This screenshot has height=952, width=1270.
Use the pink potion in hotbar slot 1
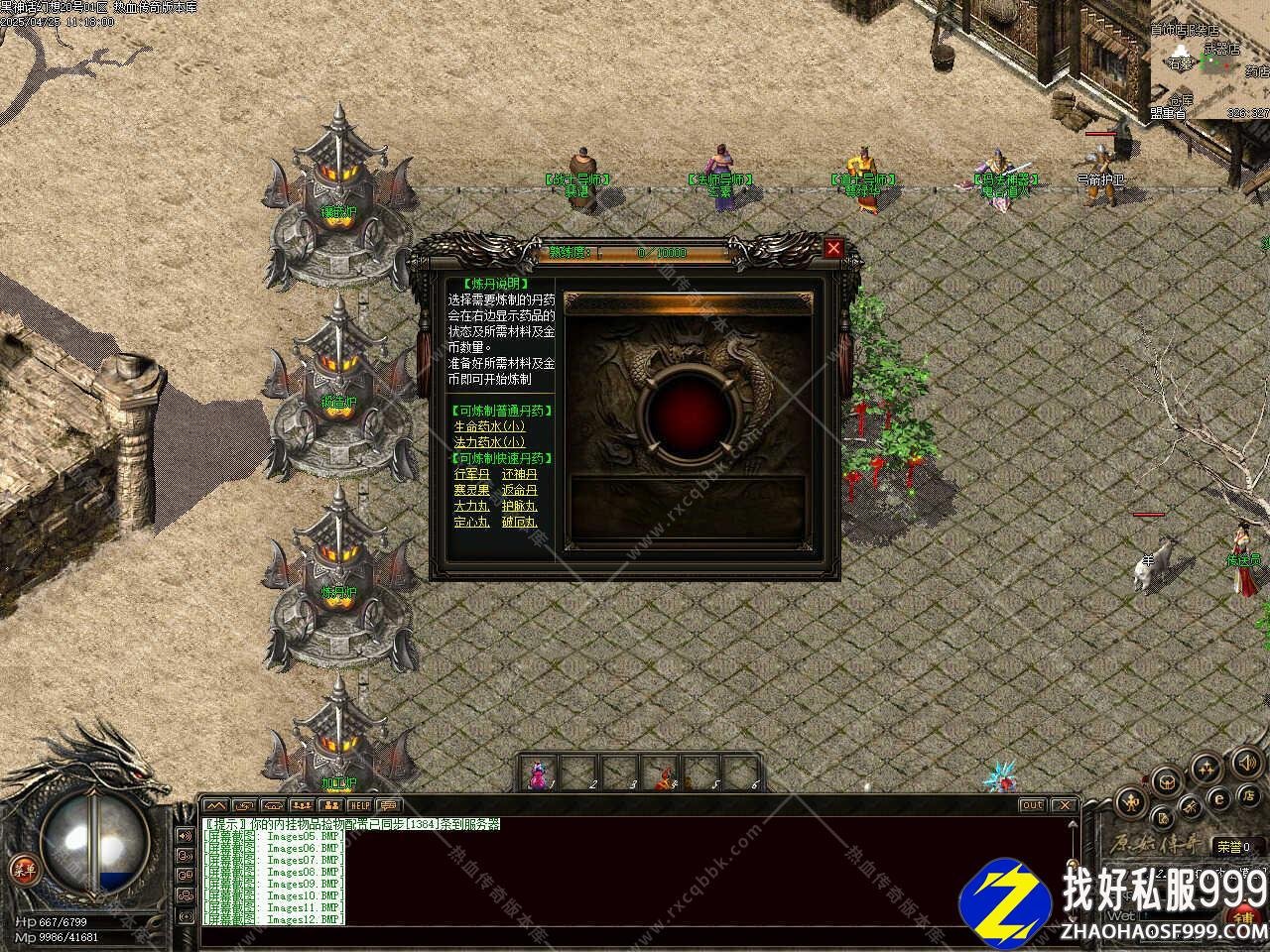pos(539,773)
